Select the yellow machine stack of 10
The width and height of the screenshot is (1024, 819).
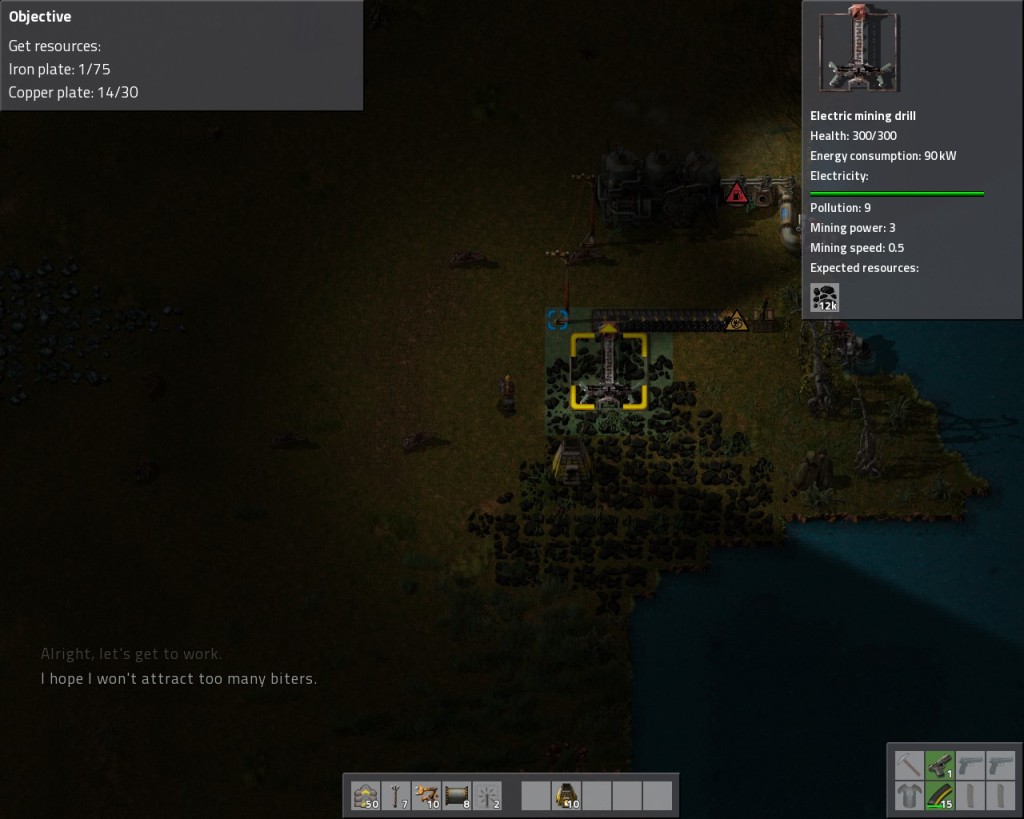tap(566, 796)
